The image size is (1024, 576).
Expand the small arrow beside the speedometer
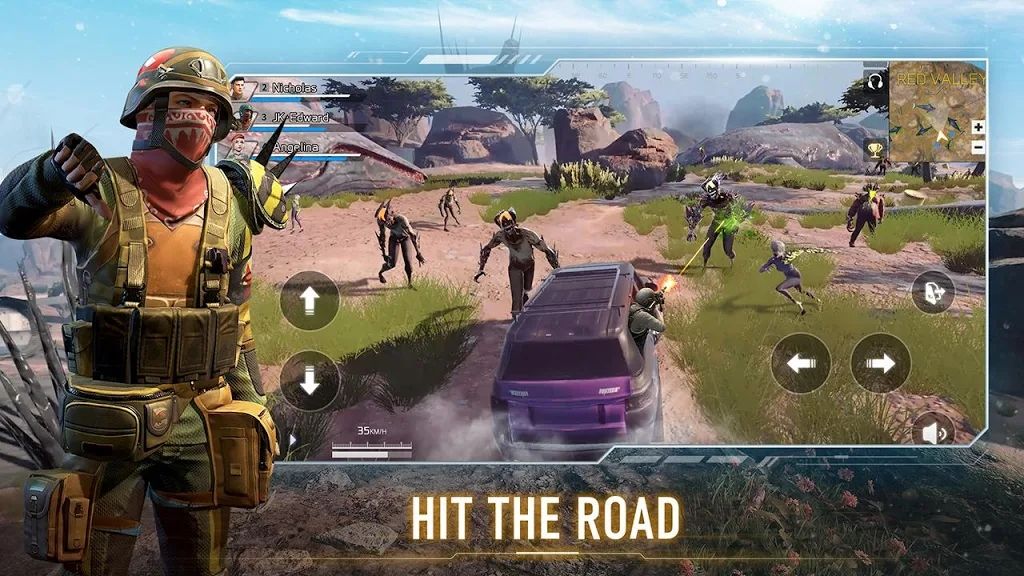(x=293, y=439)
